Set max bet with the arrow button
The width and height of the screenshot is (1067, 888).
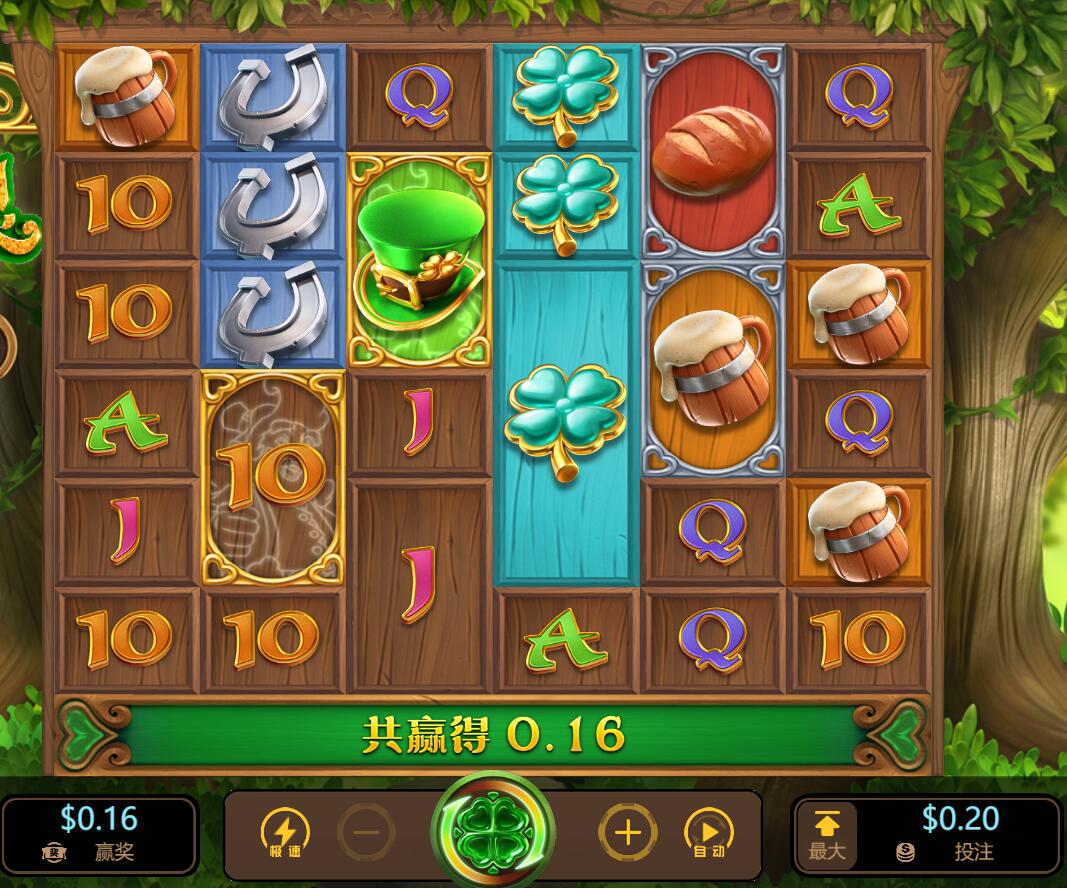tap(827, 834)
